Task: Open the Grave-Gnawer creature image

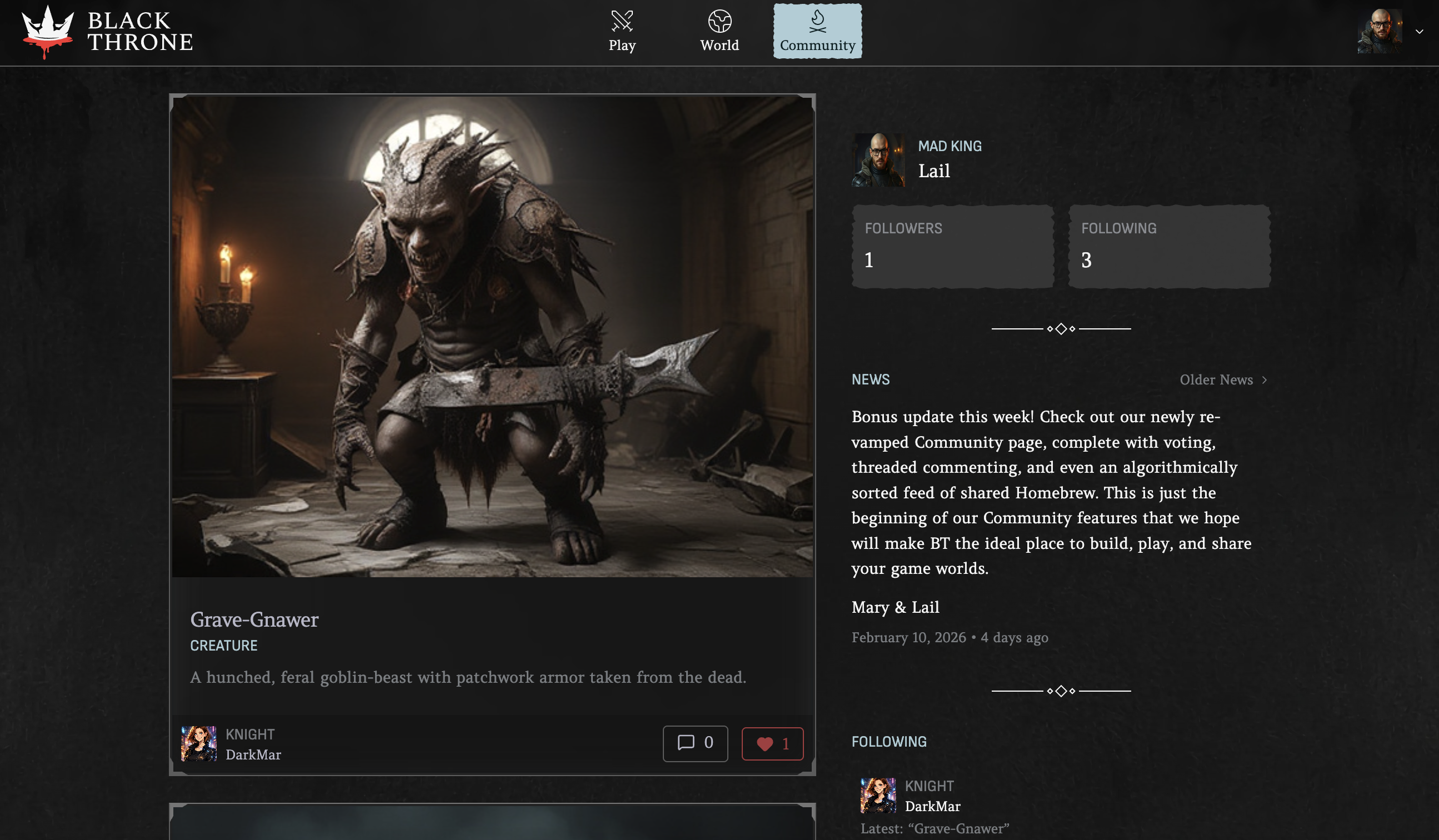Action: [492, 337]
